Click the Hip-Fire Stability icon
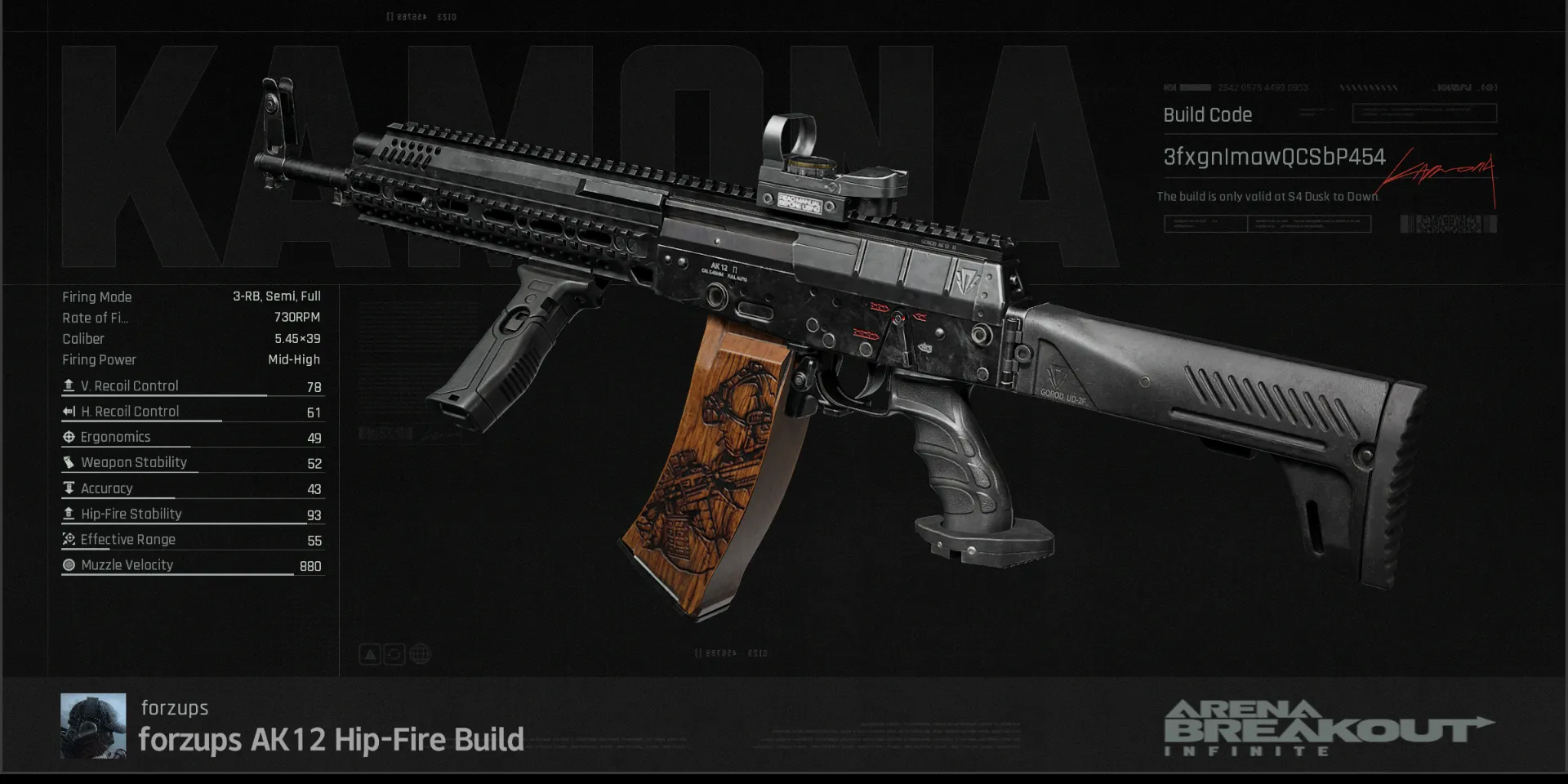The height and width of the screenshot is (784, 1568). point(69,513)
